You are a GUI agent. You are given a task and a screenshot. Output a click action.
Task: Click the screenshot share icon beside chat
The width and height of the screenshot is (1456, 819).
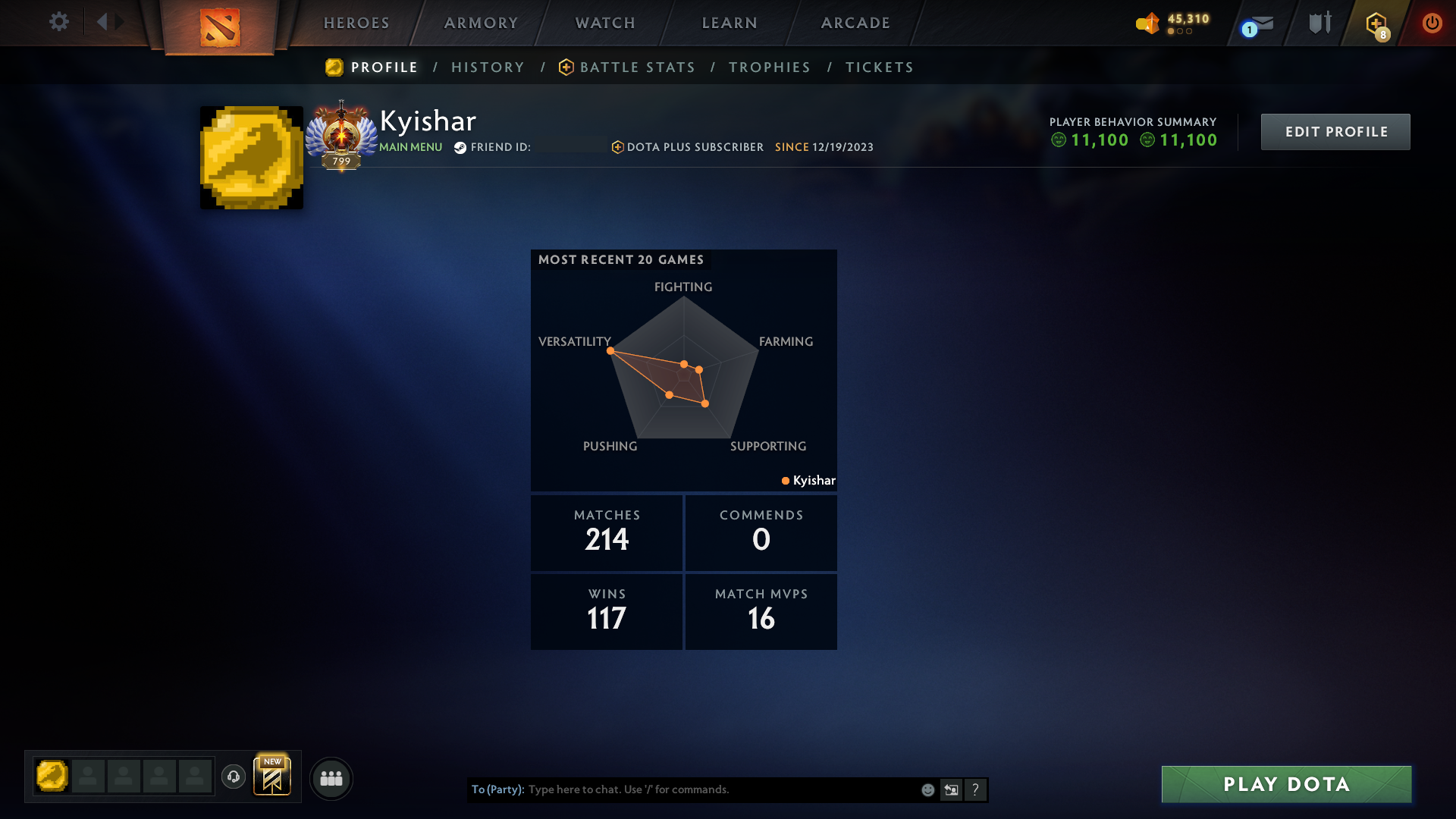coord(951,789)
